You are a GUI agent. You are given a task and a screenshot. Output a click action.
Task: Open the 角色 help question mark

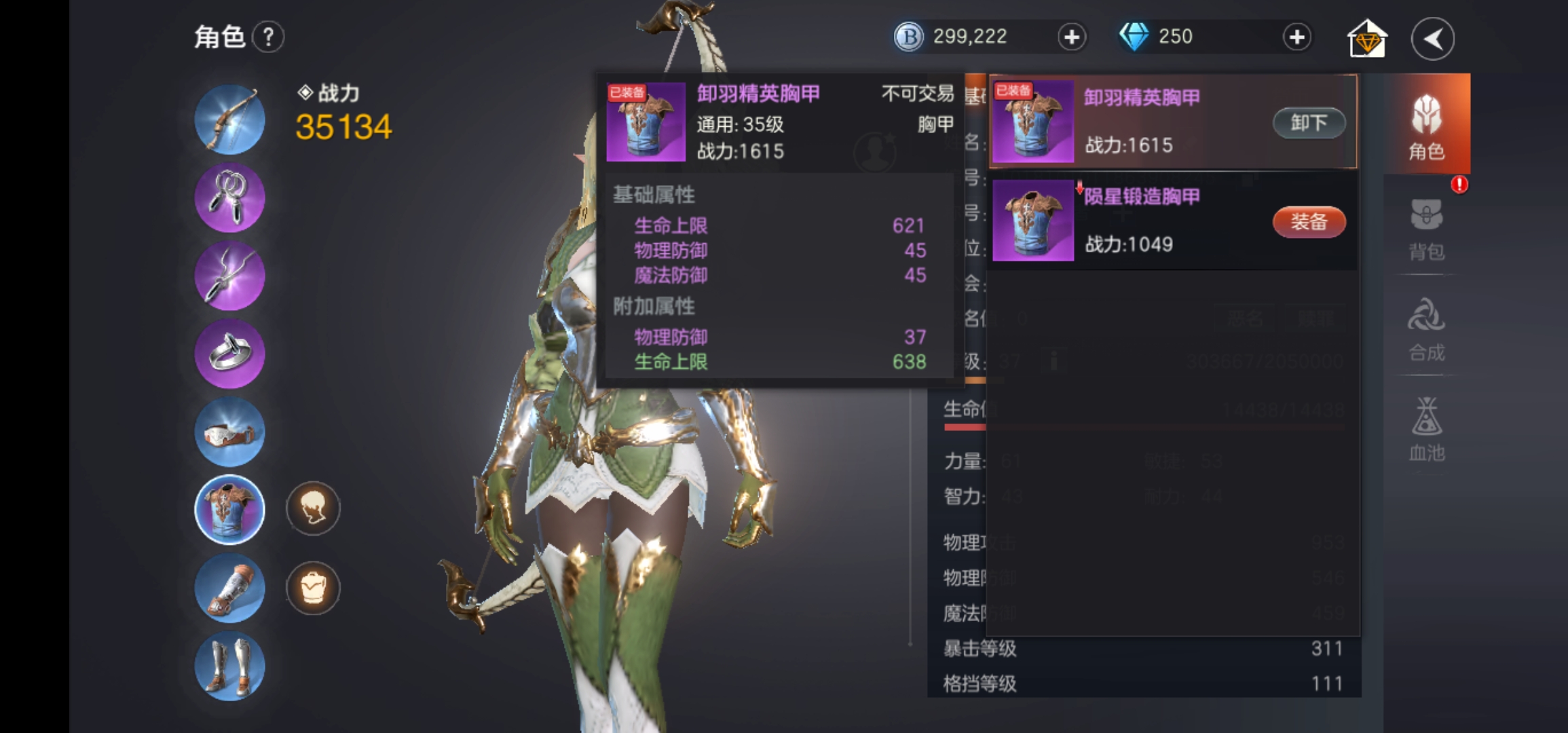coord(269,37)
